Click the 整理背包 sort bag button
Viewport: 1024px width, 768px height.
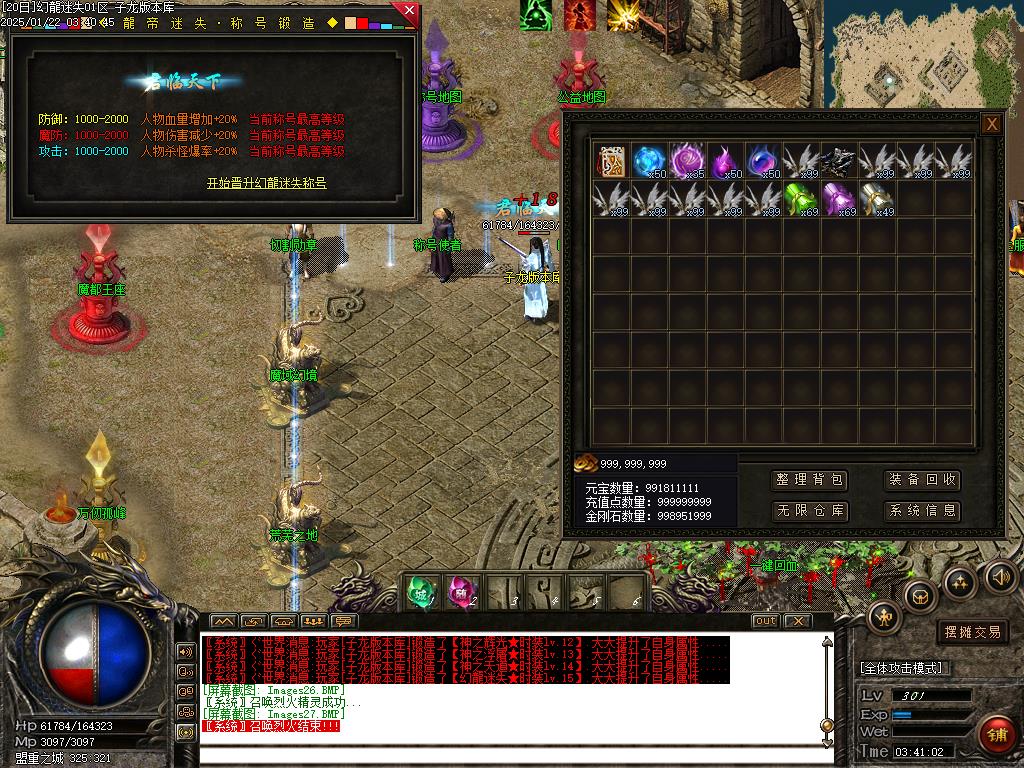click(x=811, y=480)
